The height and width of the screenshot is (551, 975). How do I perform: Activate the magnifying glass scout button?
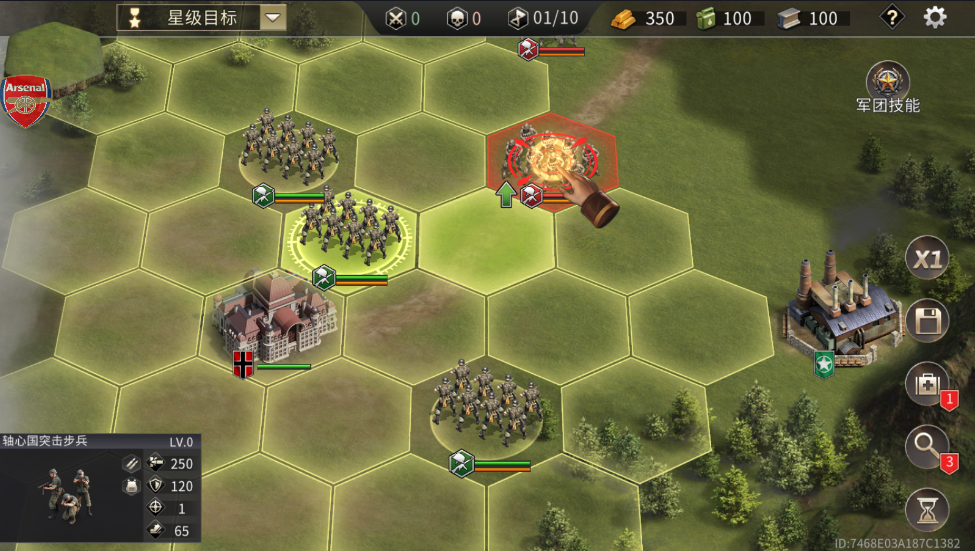[927, 448]
